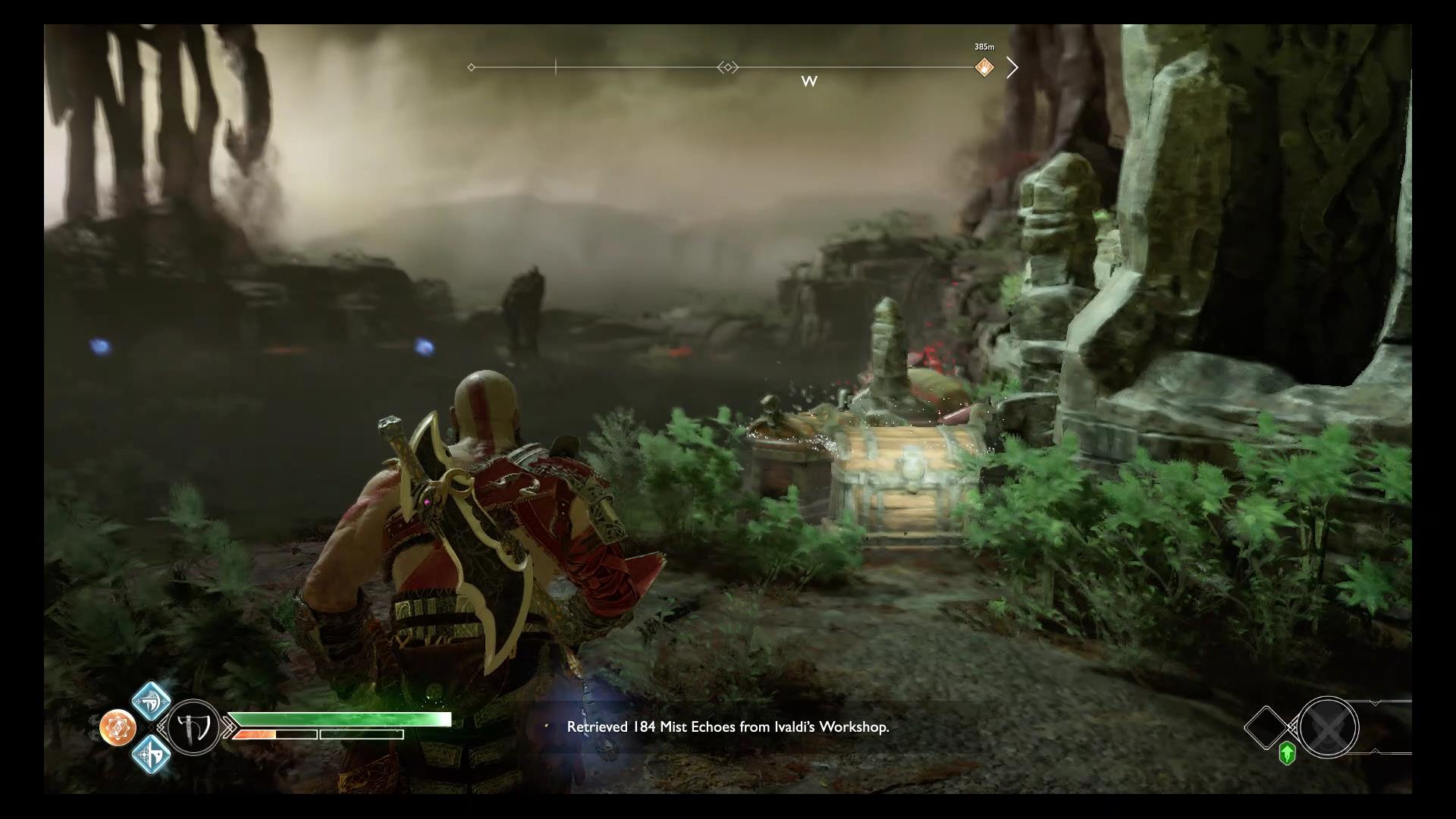Image resolution: width=1456 pixels, height=819 pixels.
Task: Activate the upper blue runic attack diamond
Action: click(x=151, y=701)
